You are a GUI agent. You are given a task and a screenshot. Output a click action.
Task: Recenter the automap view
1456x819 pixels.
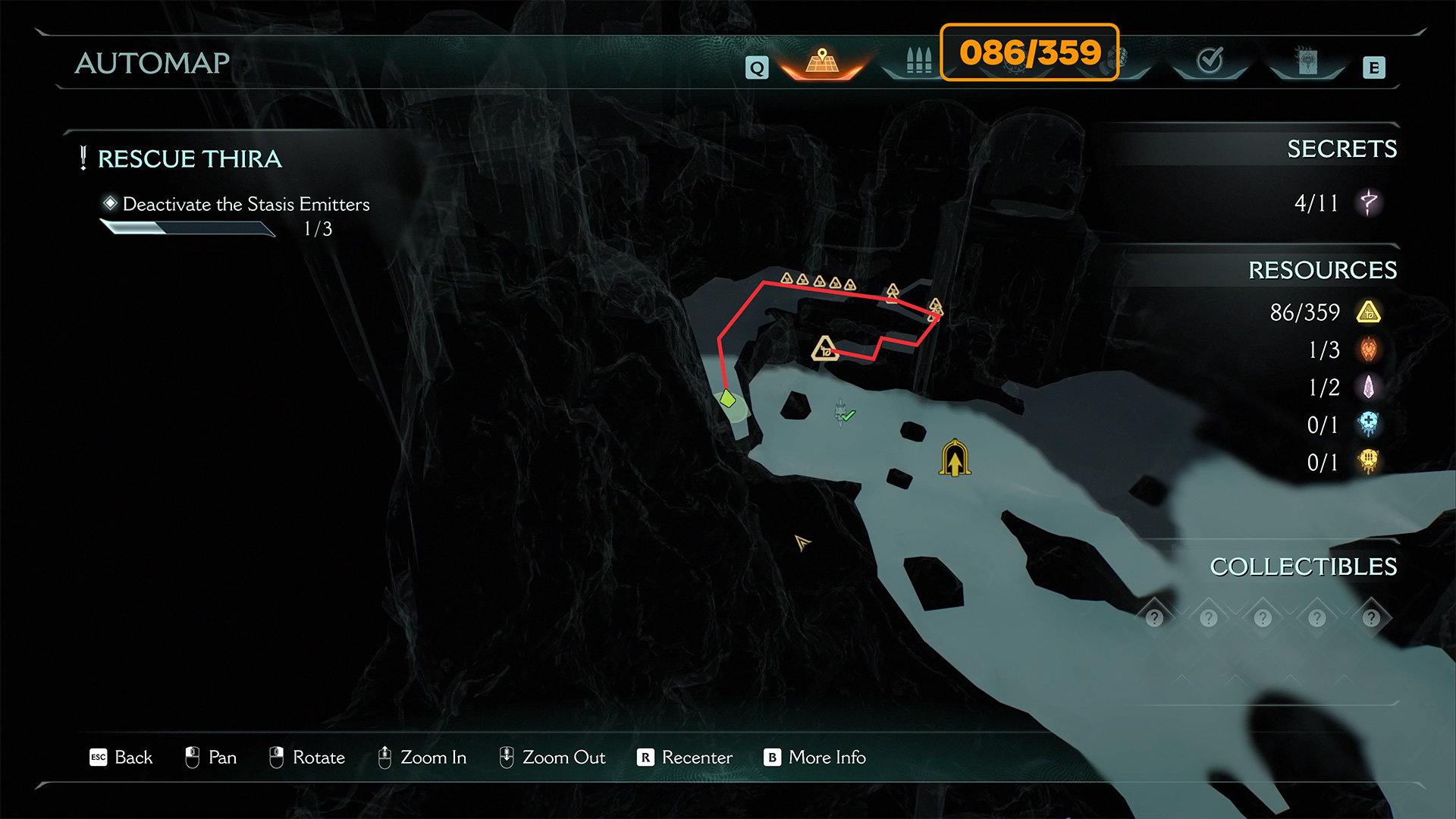pos(685,758)
